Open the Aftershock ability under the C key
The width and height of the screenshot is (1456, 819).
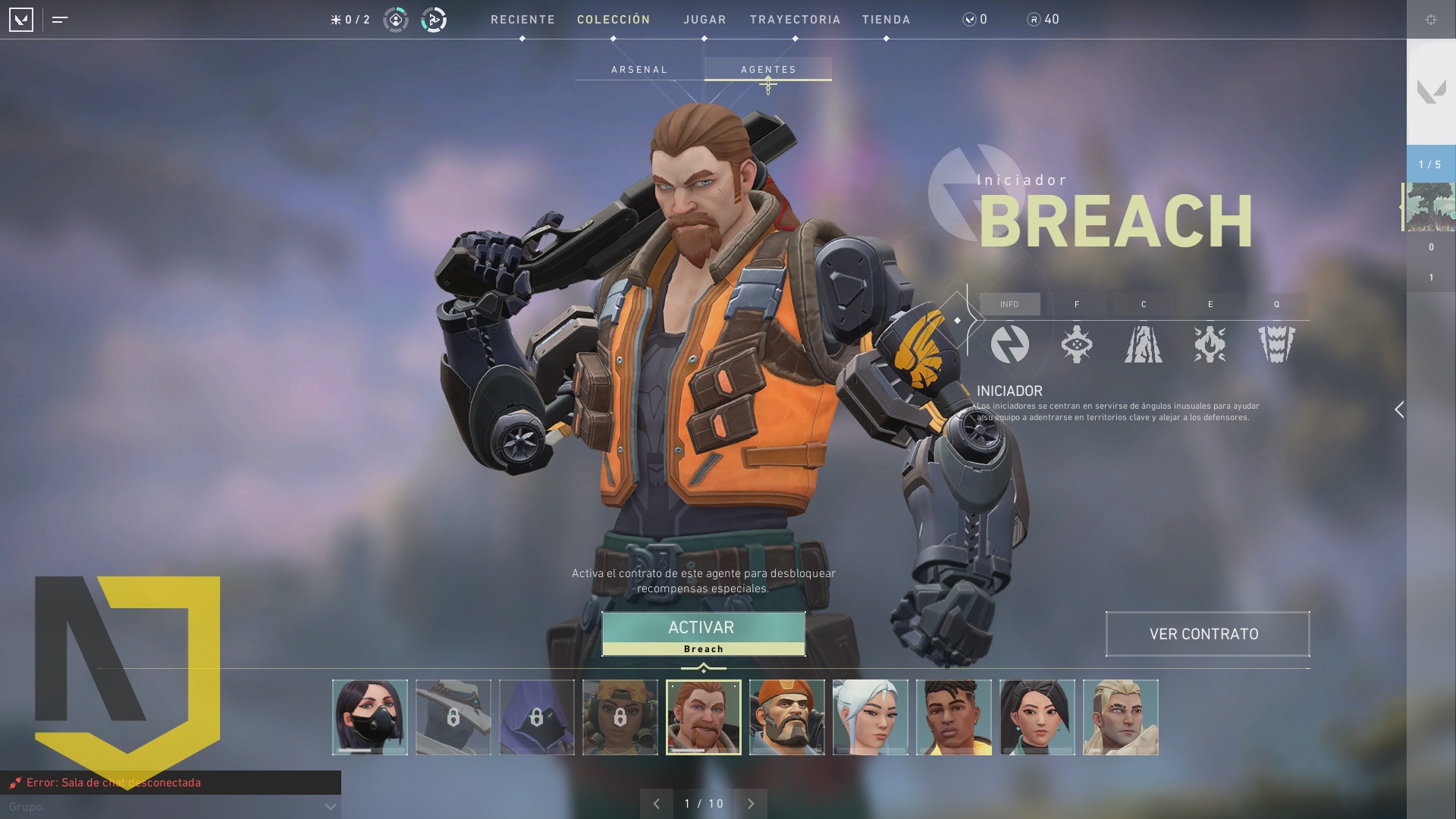click(x=1144, y=345)
